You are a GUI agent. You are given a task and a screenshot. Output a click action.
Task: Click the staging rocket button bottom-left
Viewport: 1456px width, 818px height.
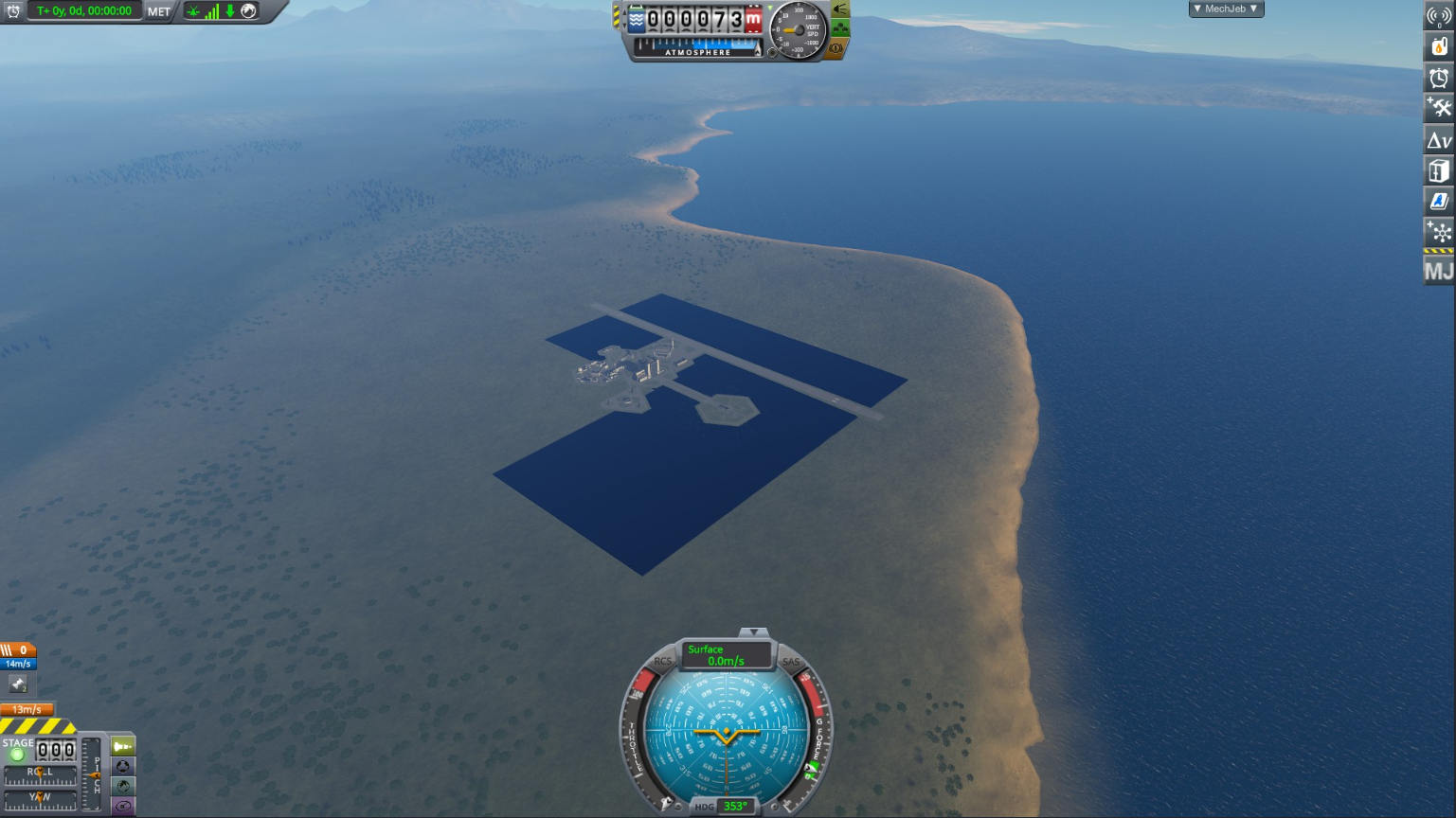pos(121,747)
